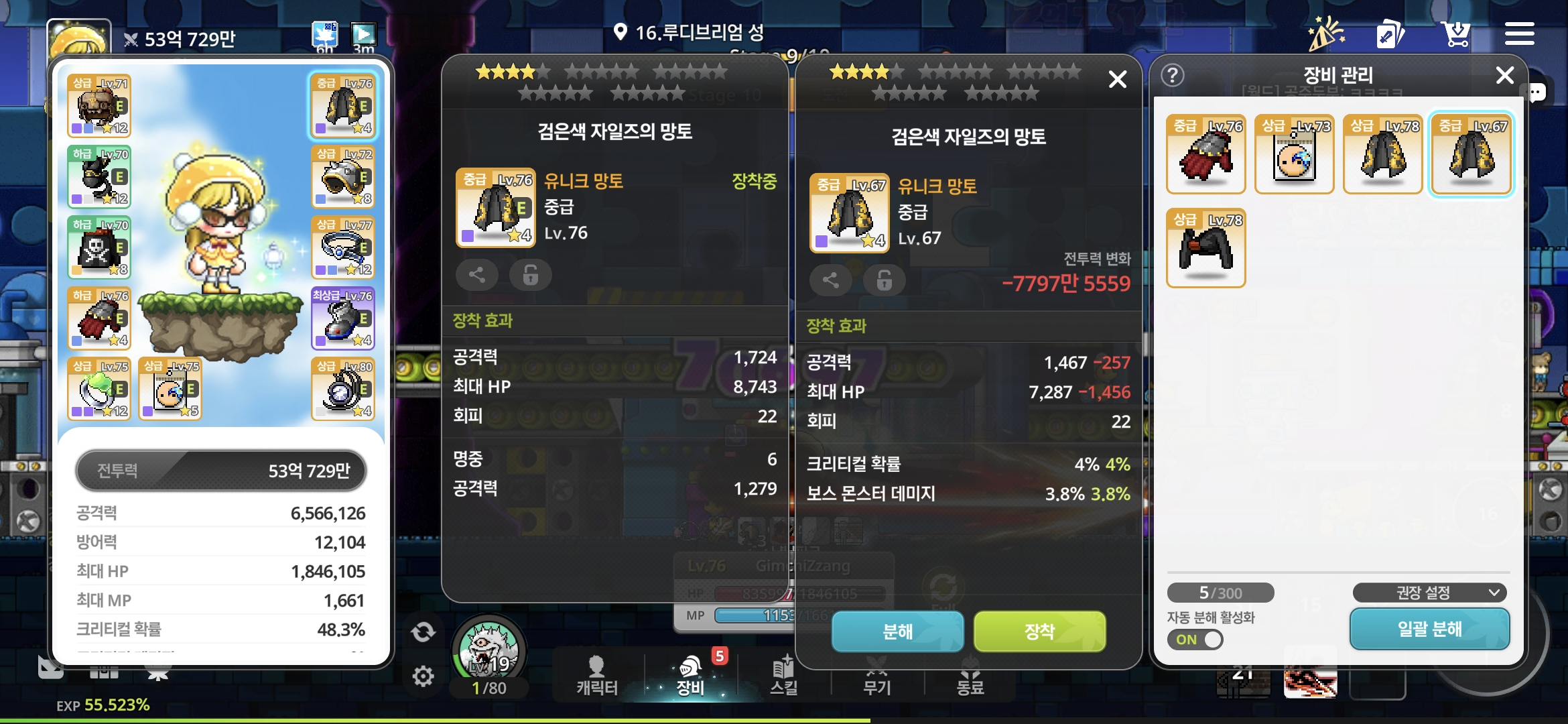Open the 무기 tab
Image resolution: width=1568 pixels, height=724 pixels.
(x=876, y=676)
